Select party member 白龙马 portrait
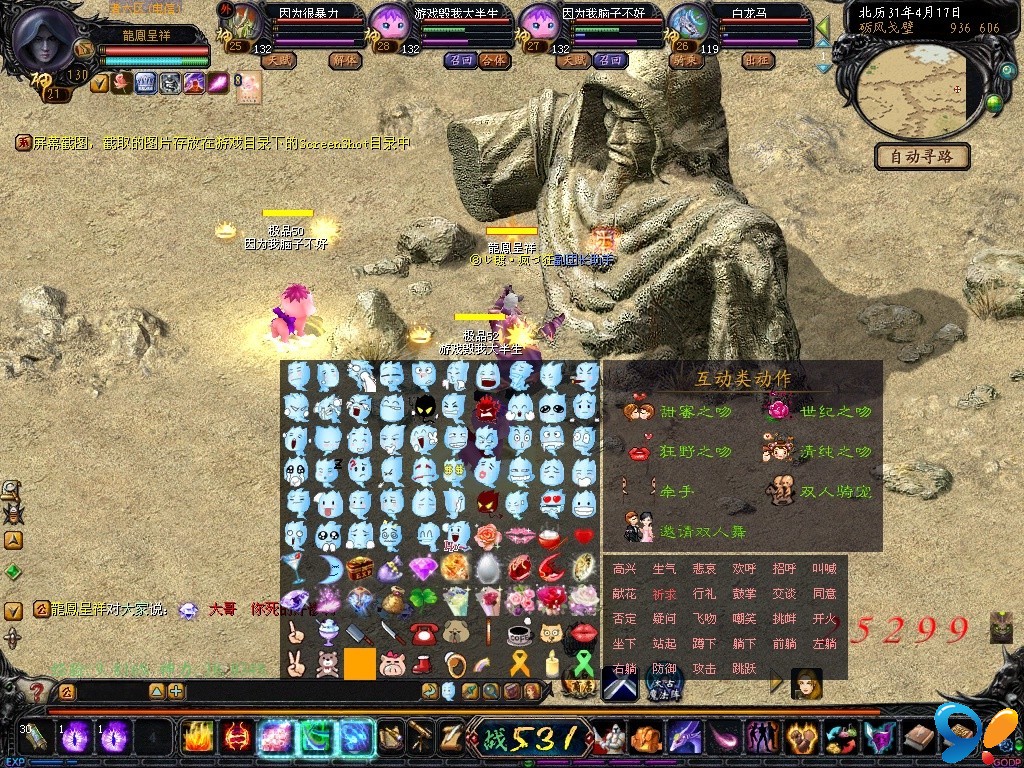 point(687,21)
